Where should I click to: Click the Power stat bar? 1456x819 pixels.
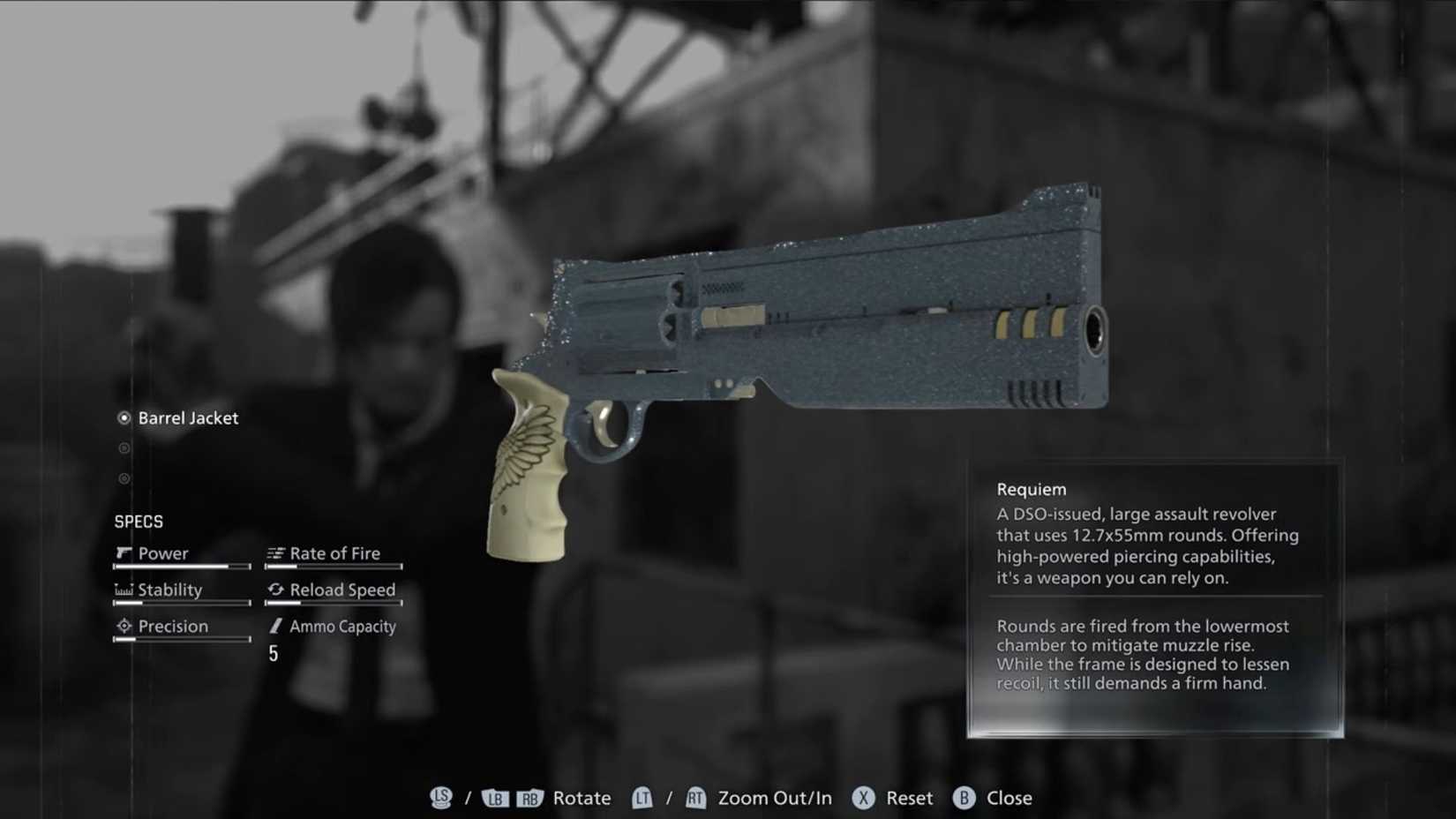click(x=181, y=567)
